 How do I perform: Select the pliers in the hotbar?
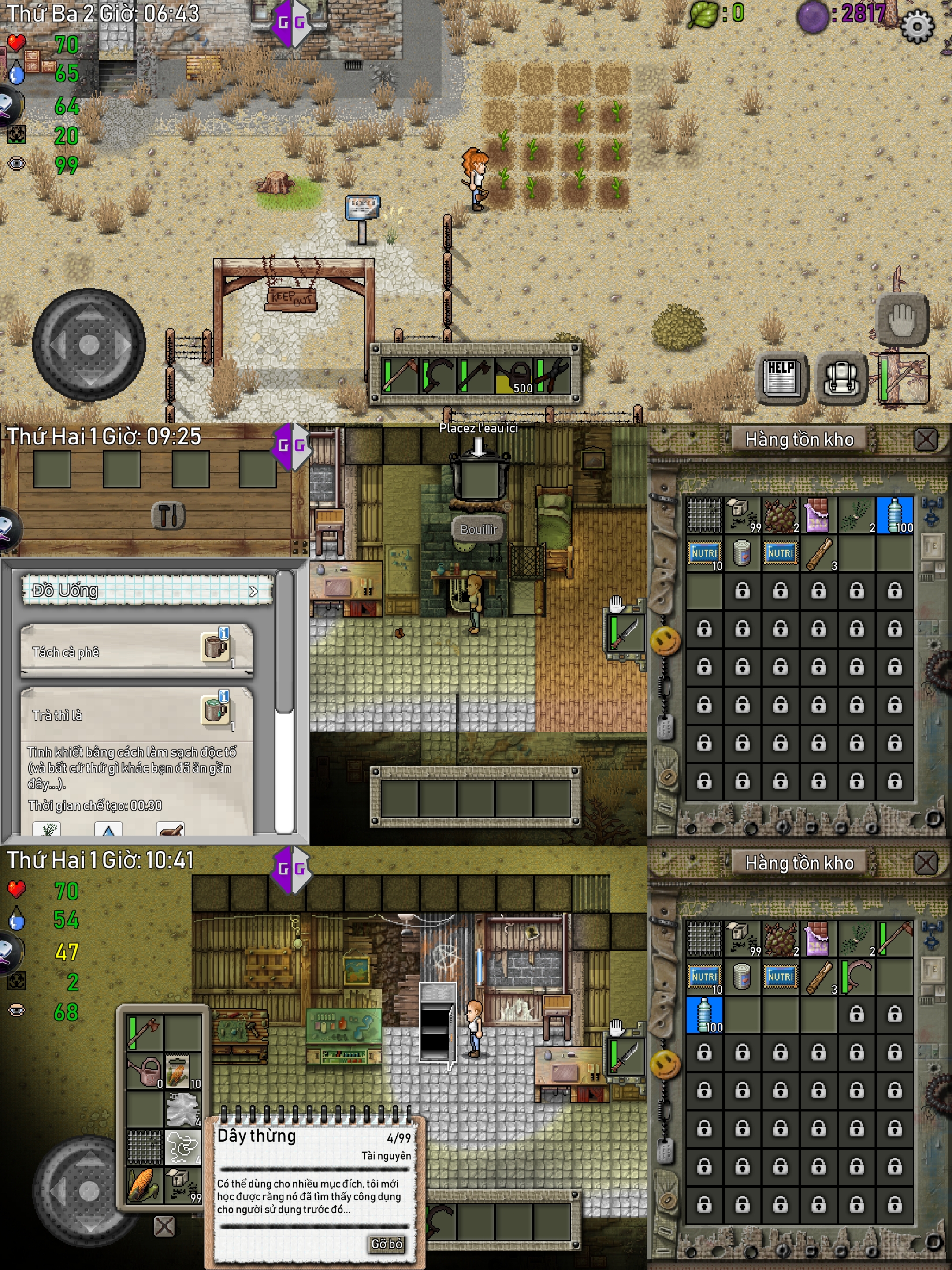click(552, 376)
